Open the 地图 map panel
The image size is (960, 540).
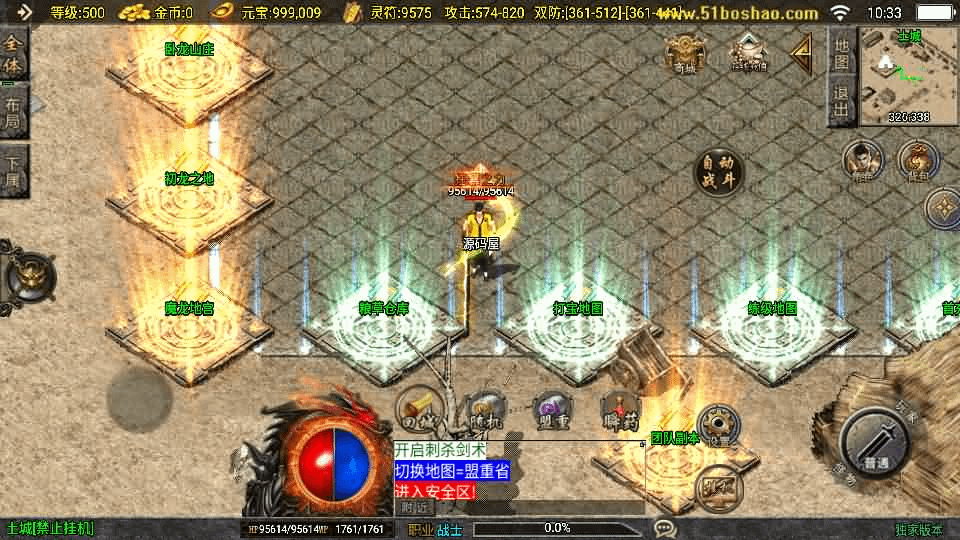point(841,54)
